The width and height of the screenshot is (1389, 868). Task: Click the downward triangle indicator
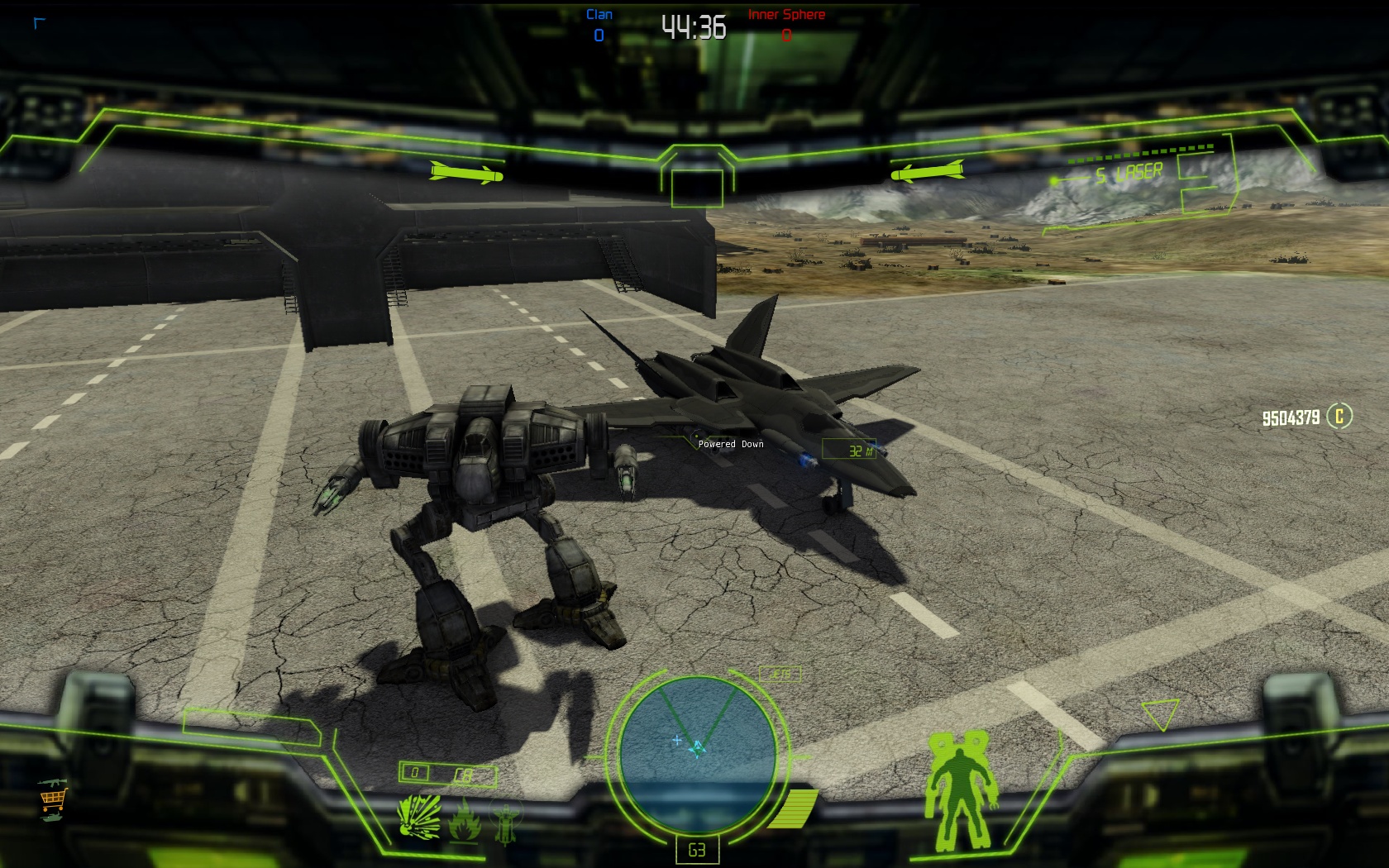pyautogui.click(x=1160, y=714)
